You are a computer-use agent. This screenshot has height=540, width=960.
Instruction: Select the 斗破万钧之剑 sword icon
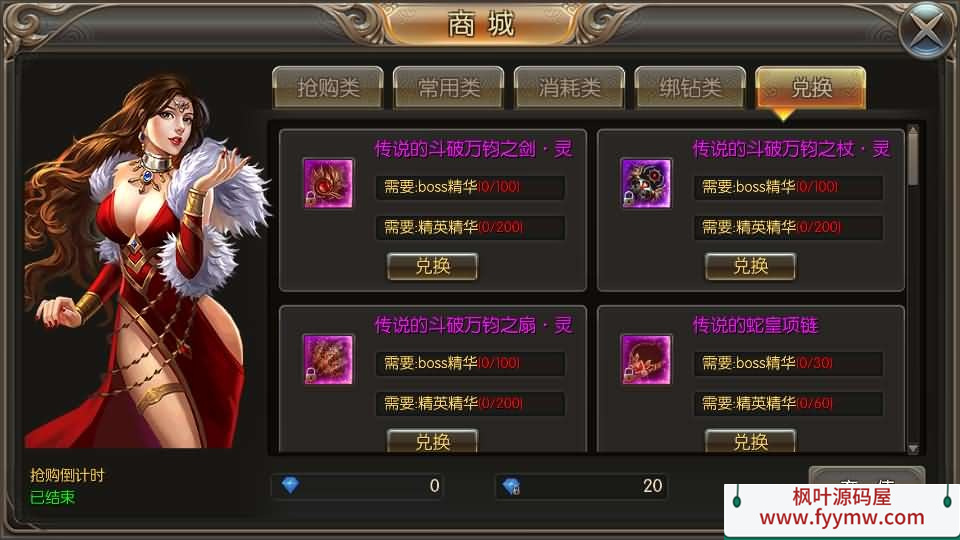(x=328, y=183)
